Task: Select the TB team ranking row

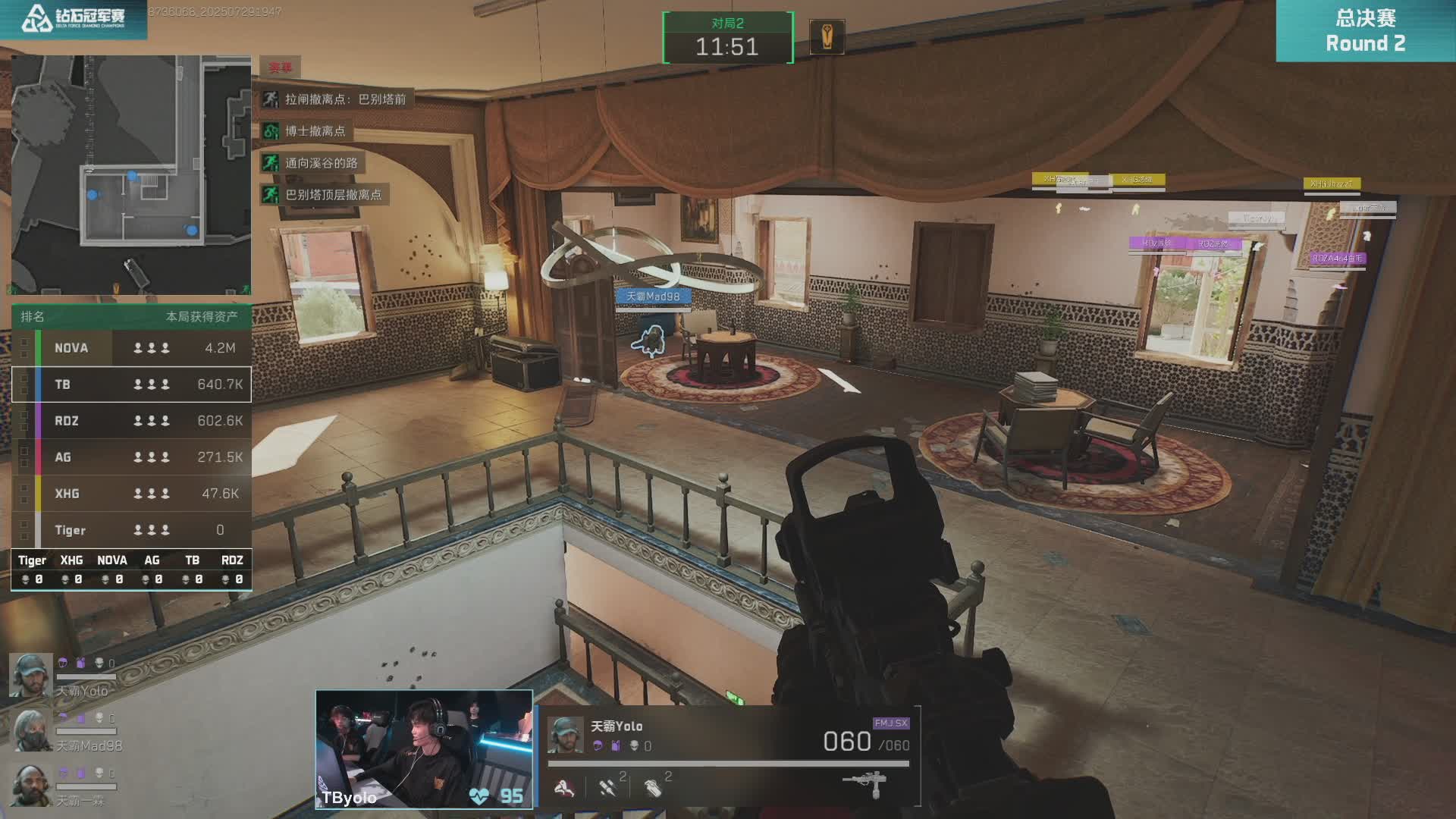Action: [131, 384]
